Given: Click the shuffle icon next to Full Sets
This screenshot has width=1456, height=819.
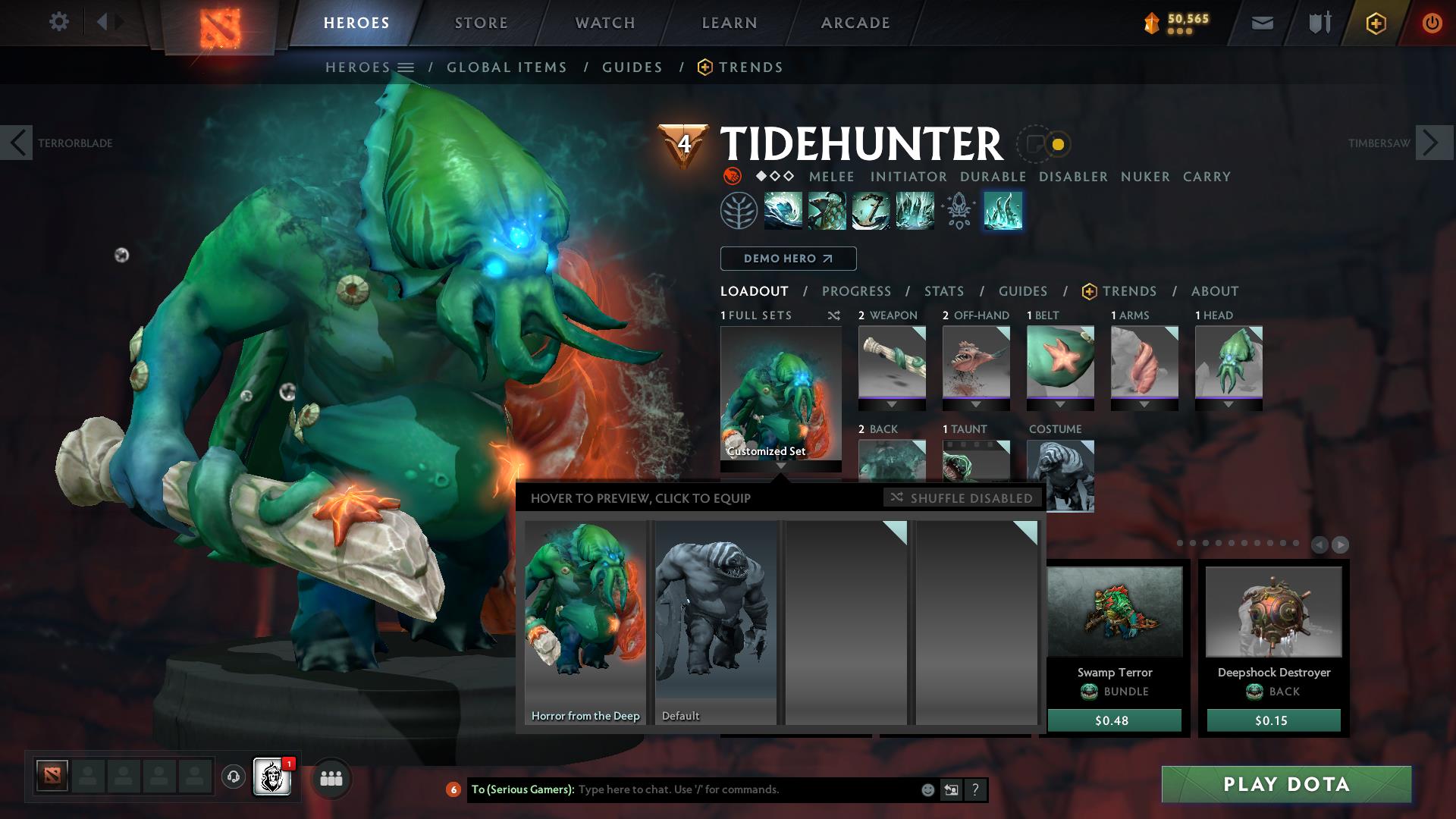Looking at the screenshot, I should [x=833, y=315].
